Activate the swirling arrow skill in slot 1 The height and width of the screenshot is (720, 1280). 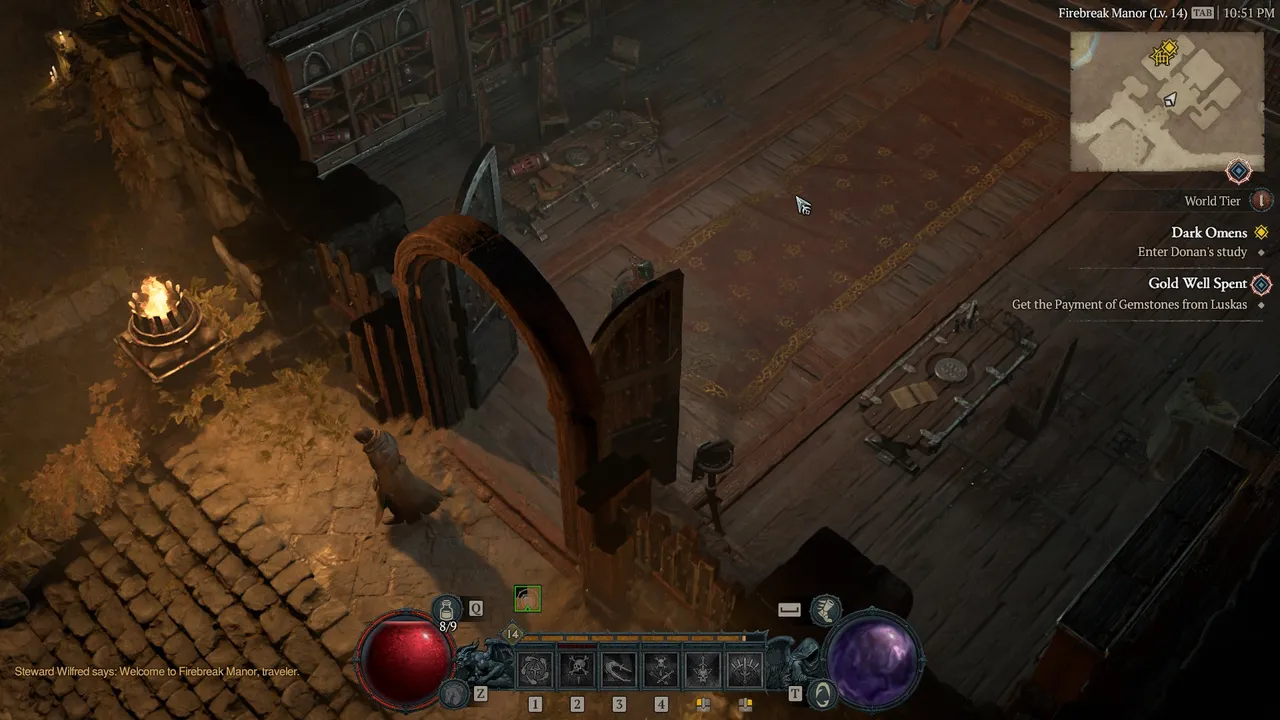[535, 670]
